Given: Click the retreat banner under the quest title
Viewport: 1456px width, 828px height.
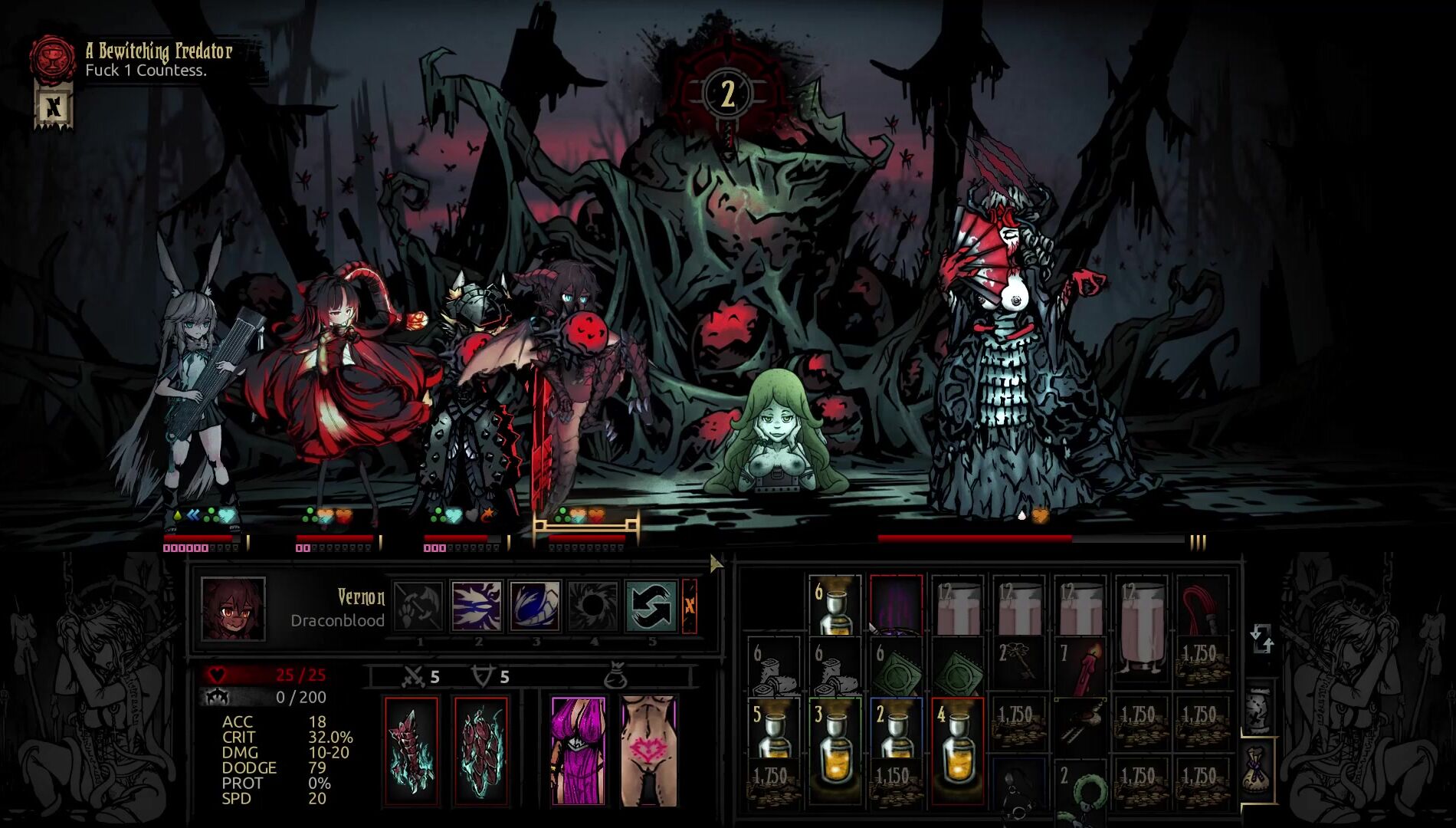Looking at the screenshot, I should tap(53, 107).
